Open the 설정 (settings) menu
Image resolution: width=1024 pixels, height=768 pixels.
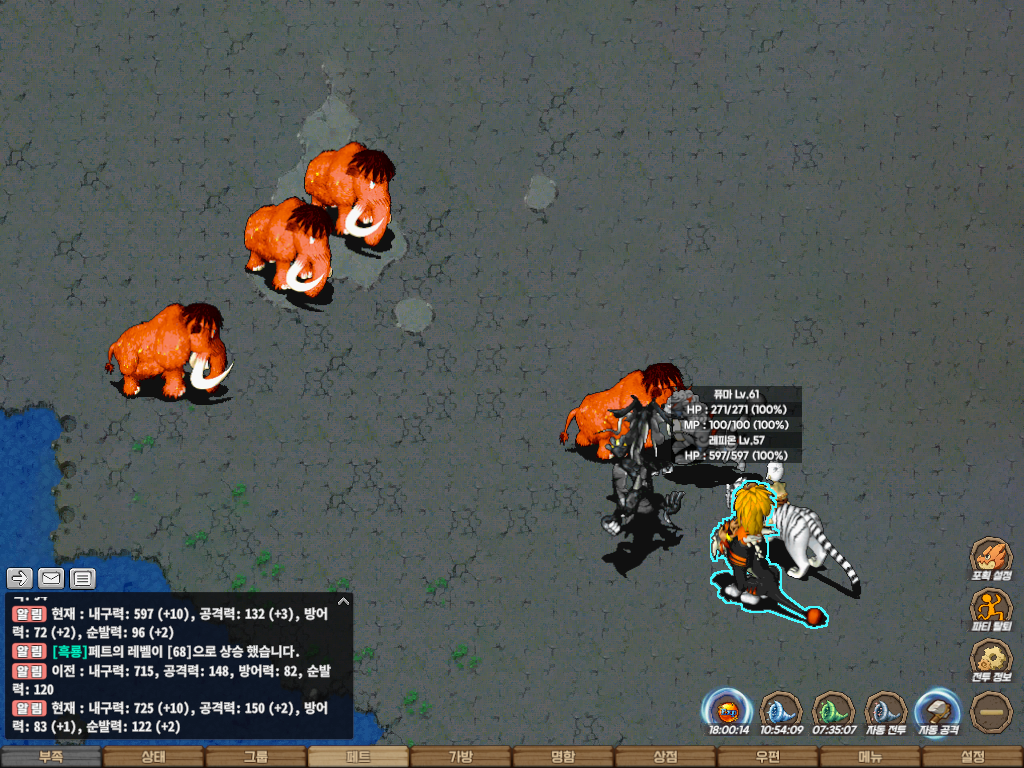[x=972, y=757]
